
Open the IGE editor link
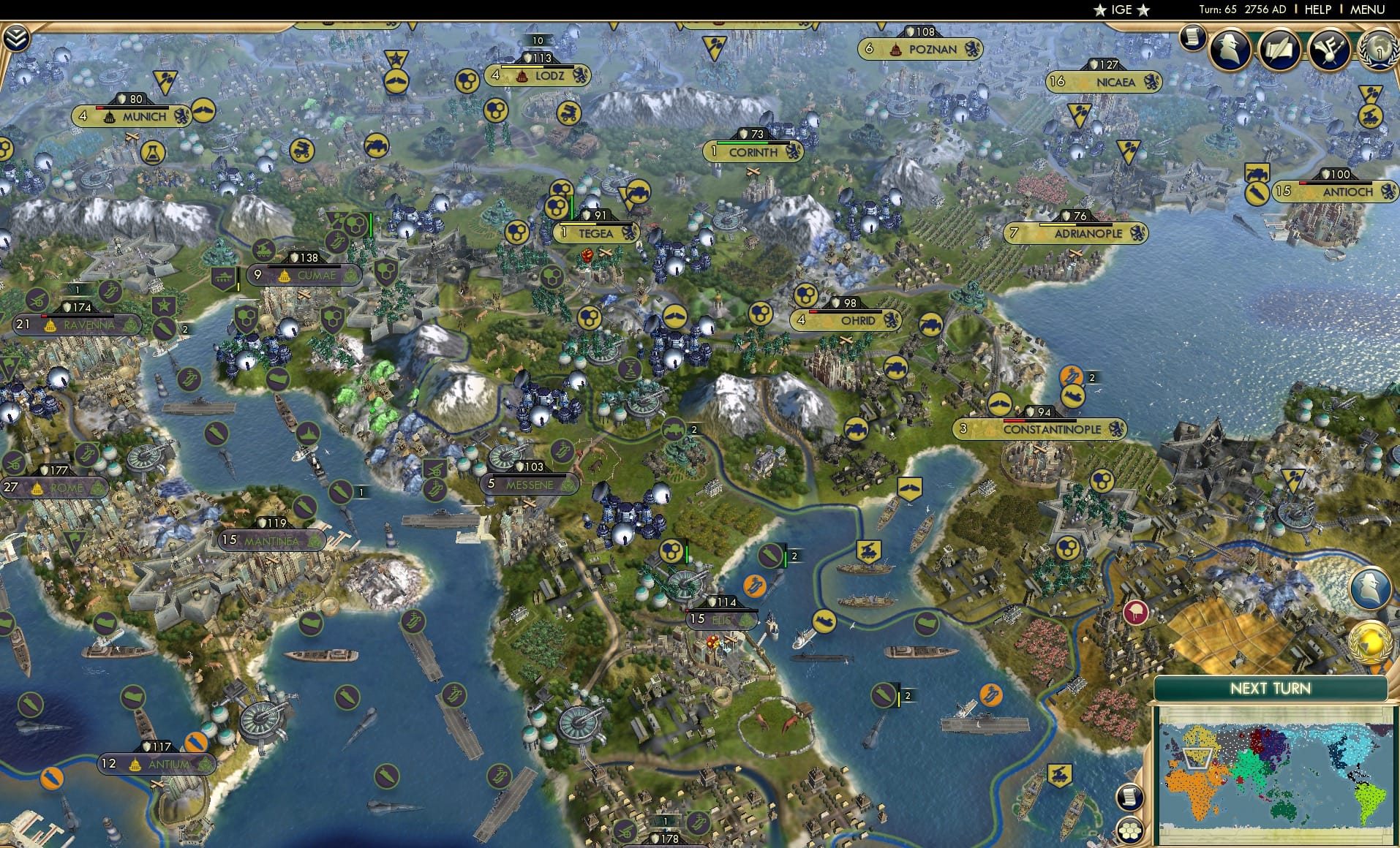tap(1119, 10)
